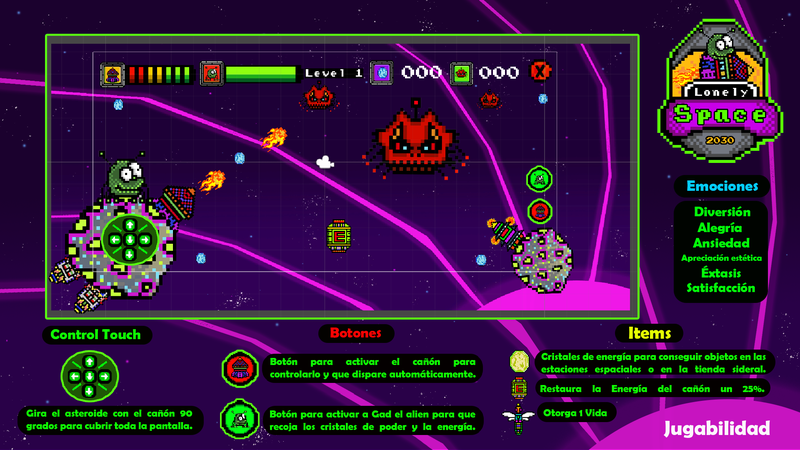
Task: Tap the up arrow on the asteroid's D-pad
Action: (x=128, y=223)
